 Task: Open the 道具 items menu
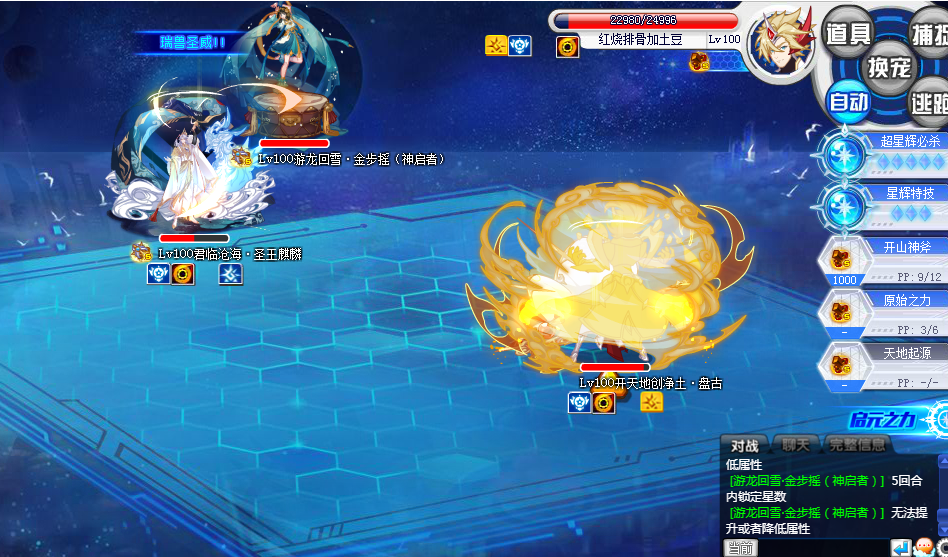pyautogui.click(x=848, y=33)
